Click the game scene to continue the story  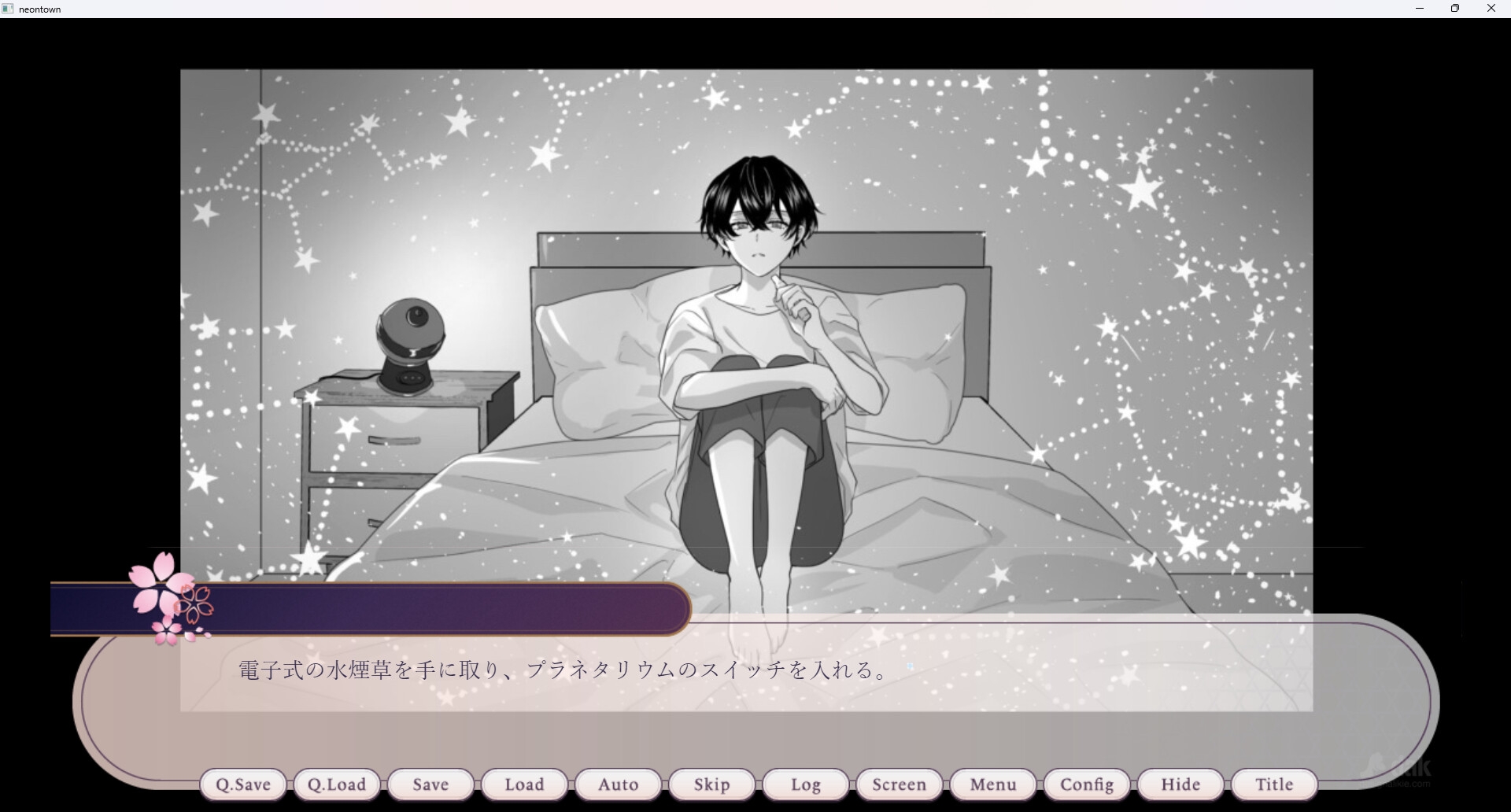tap(748, 315)
